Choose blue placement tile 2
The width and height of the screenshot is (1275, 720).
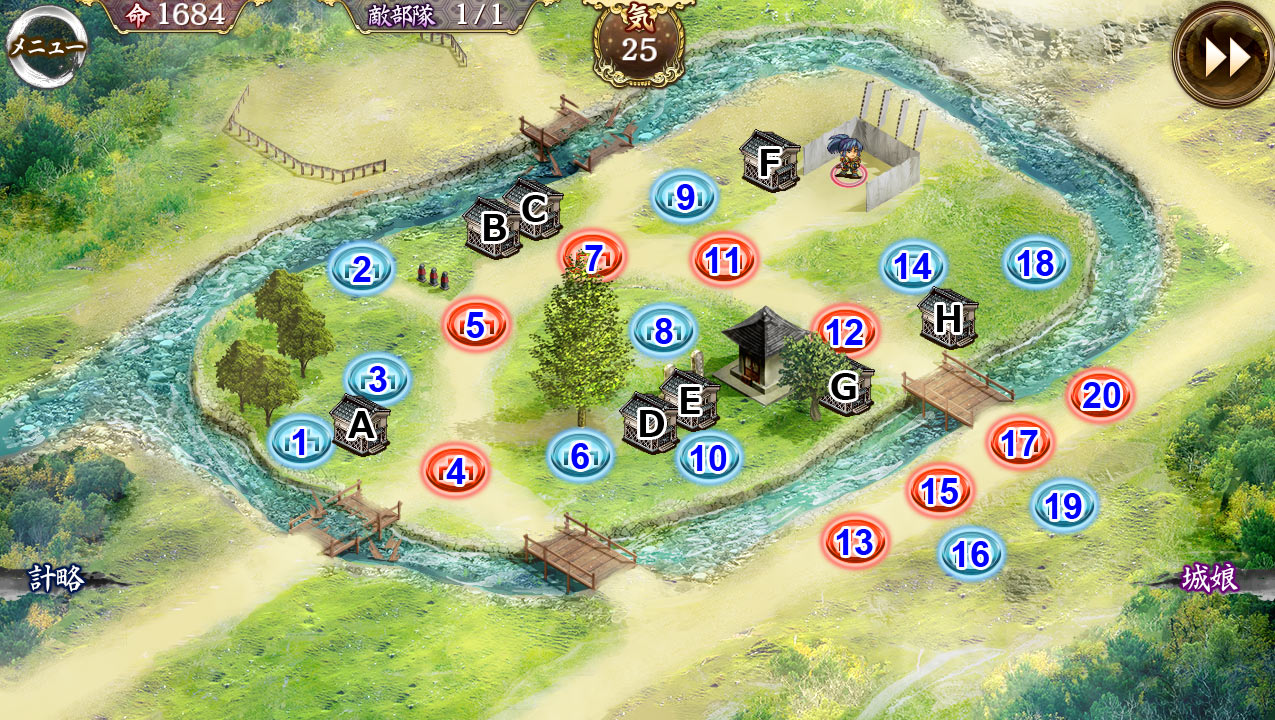pos(361,269)
